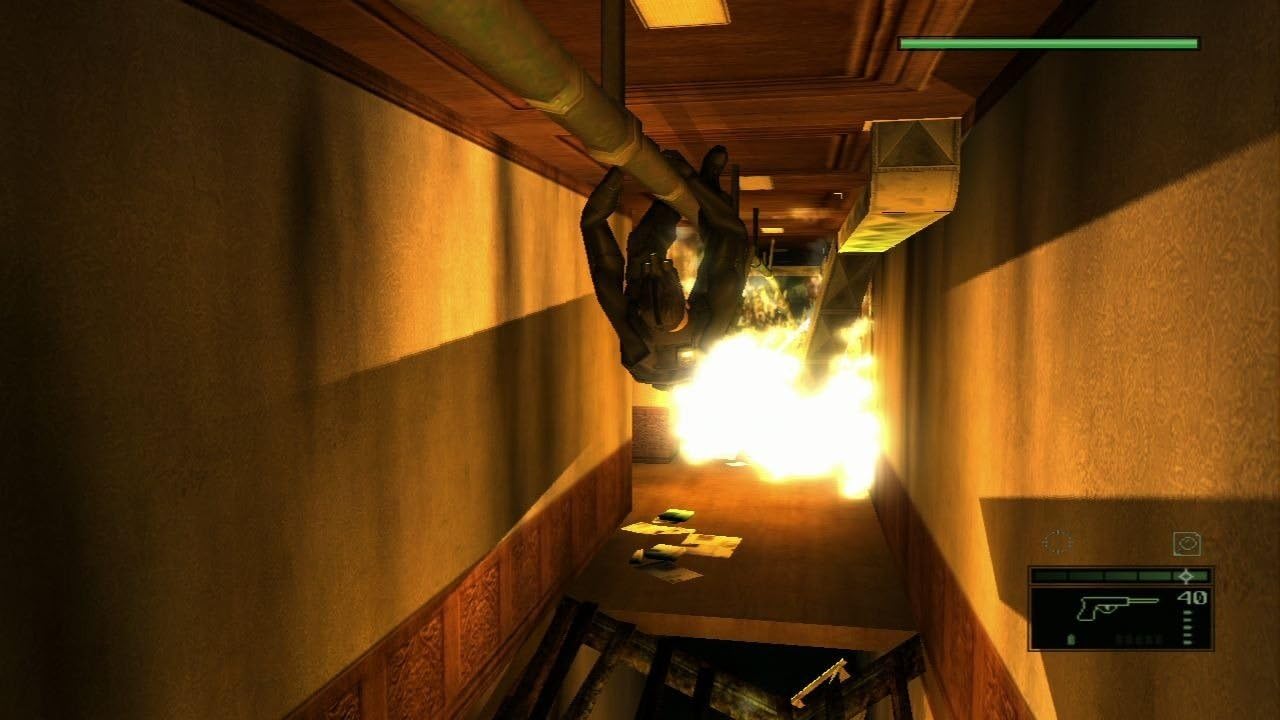Viewport: 1280px width, 720px height.
Task: Click the diamond marker on the segmented gauge
Action: pyautogui.click(x=1186, y=576)
